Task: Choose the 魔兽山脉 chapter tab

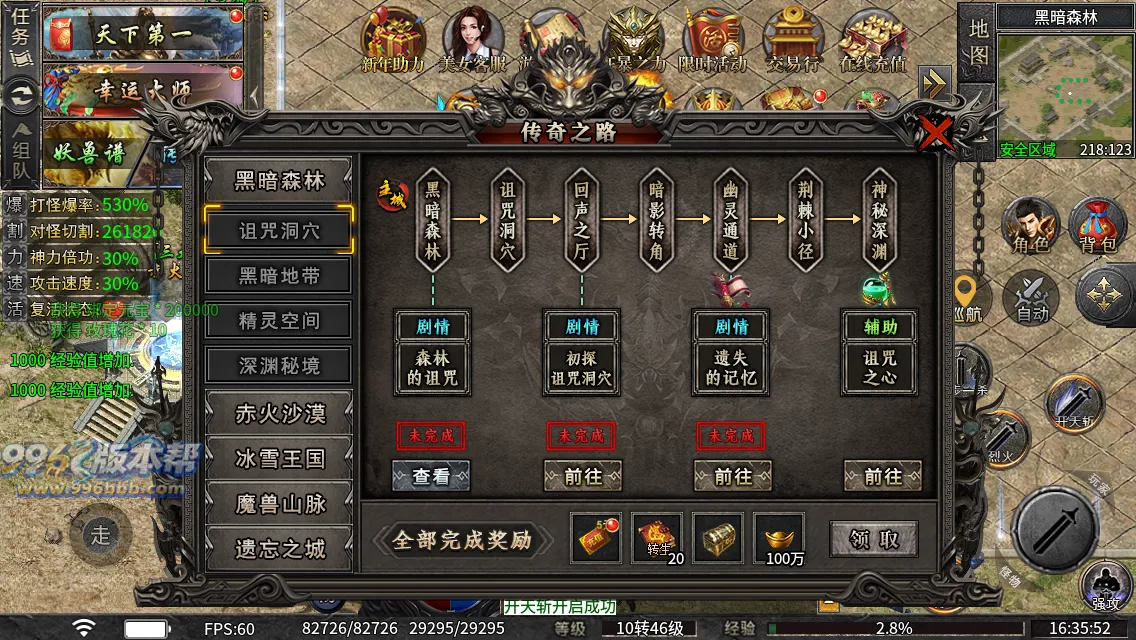Action: (279, 503)
